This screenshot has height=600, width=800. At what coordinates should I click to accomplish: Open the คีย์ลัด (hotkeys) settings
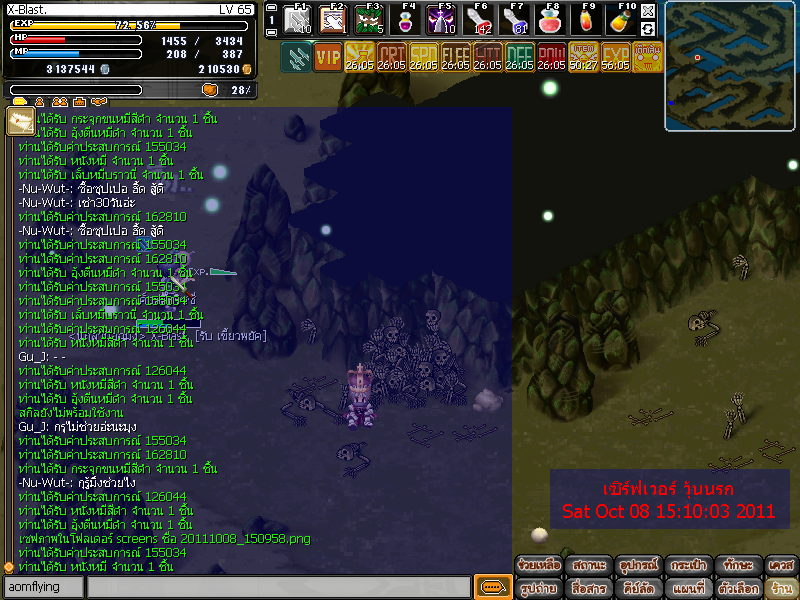[x=637, y=588]
